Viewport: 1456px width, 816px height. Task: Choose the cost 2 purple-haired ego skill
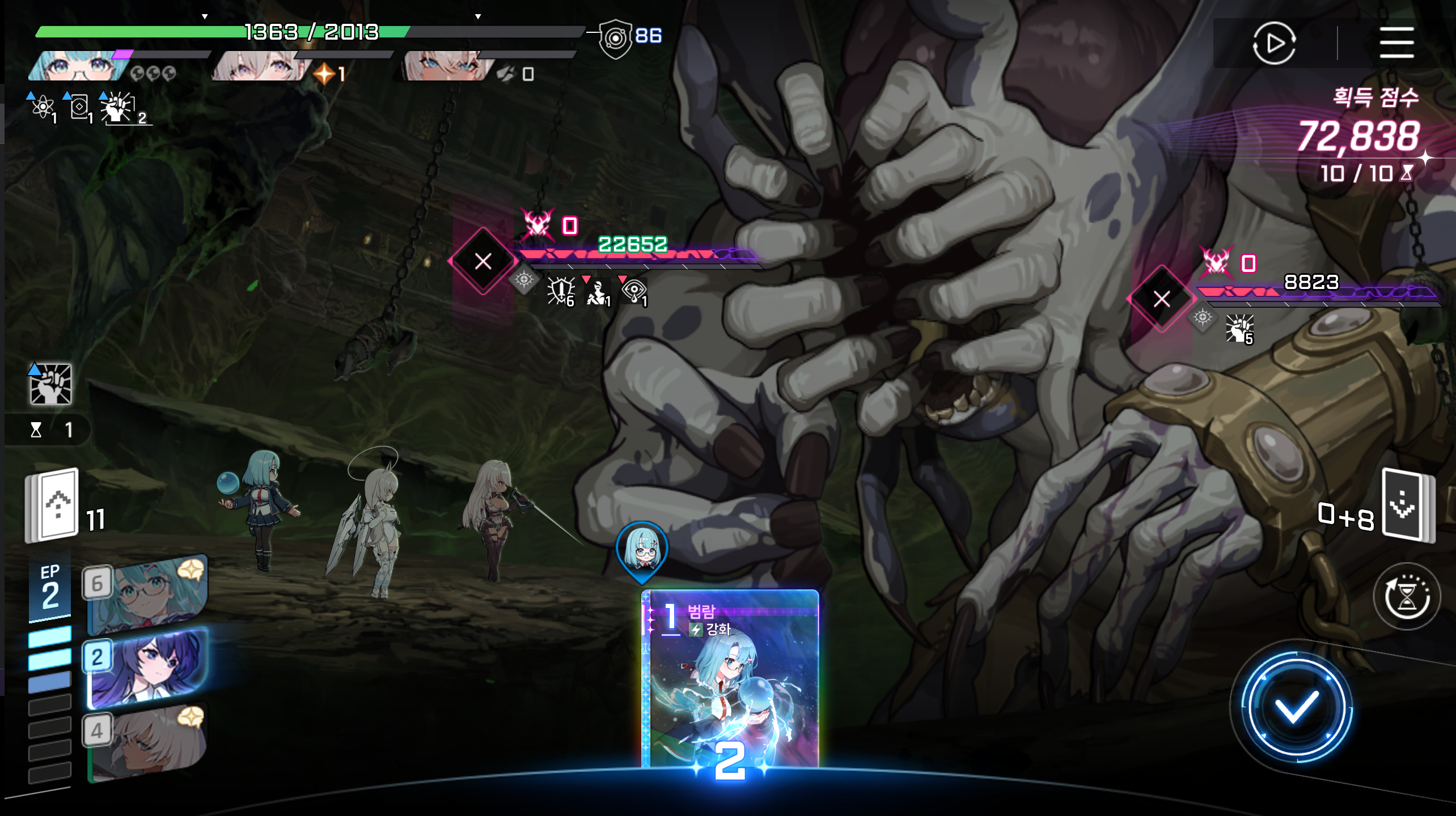[147, 669]
